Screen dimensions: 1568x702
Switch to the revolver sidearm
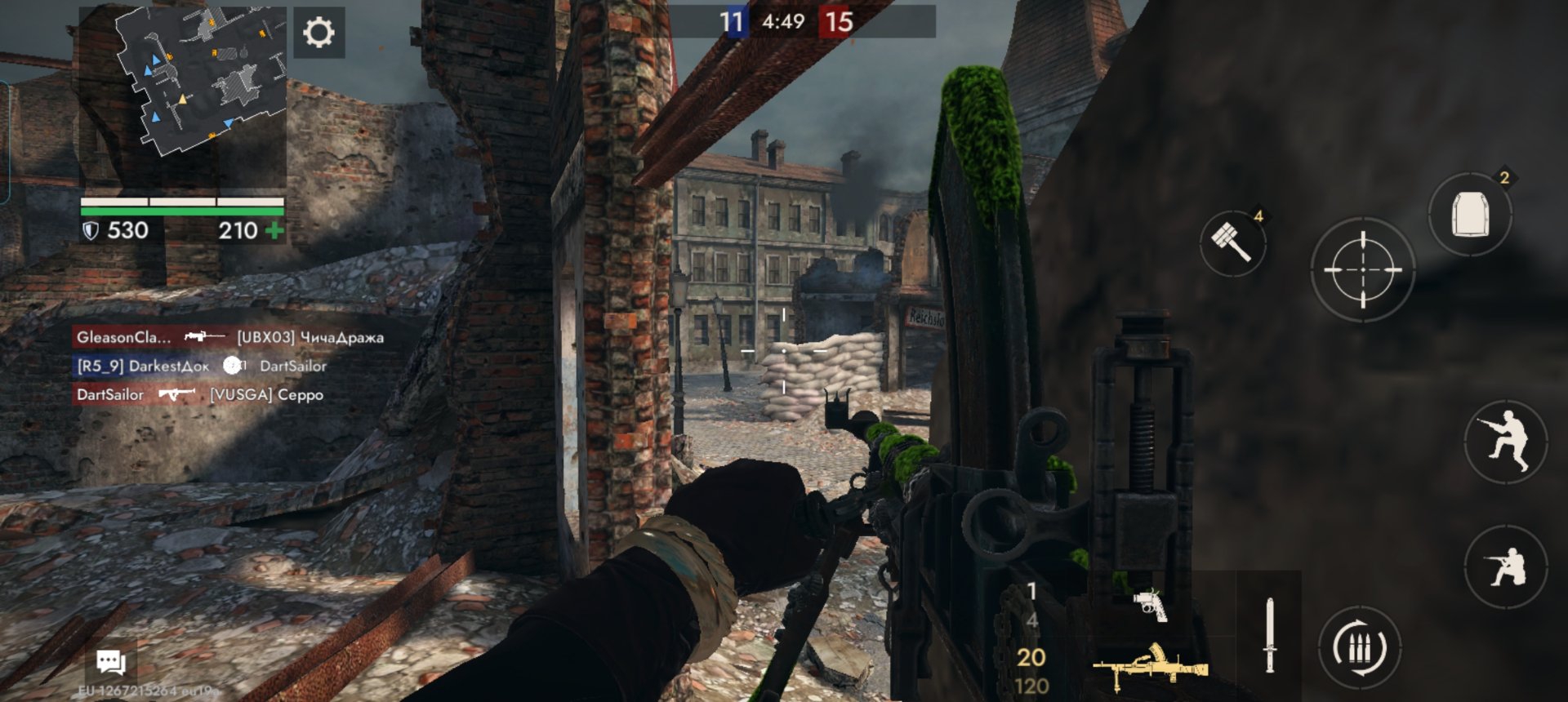coord(1150,605)
